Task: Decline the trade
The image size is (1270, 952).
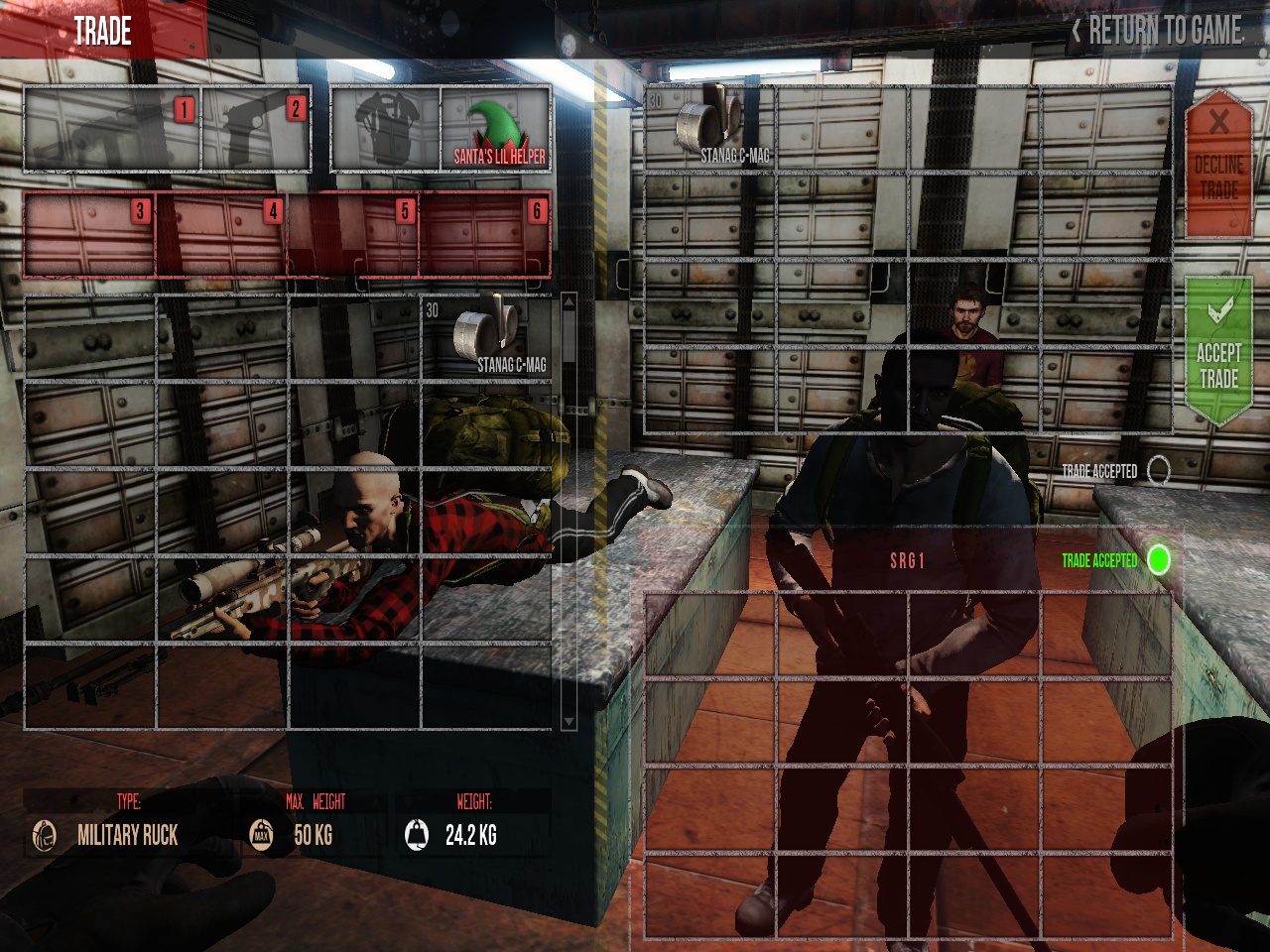Action: pos(1218,164)
